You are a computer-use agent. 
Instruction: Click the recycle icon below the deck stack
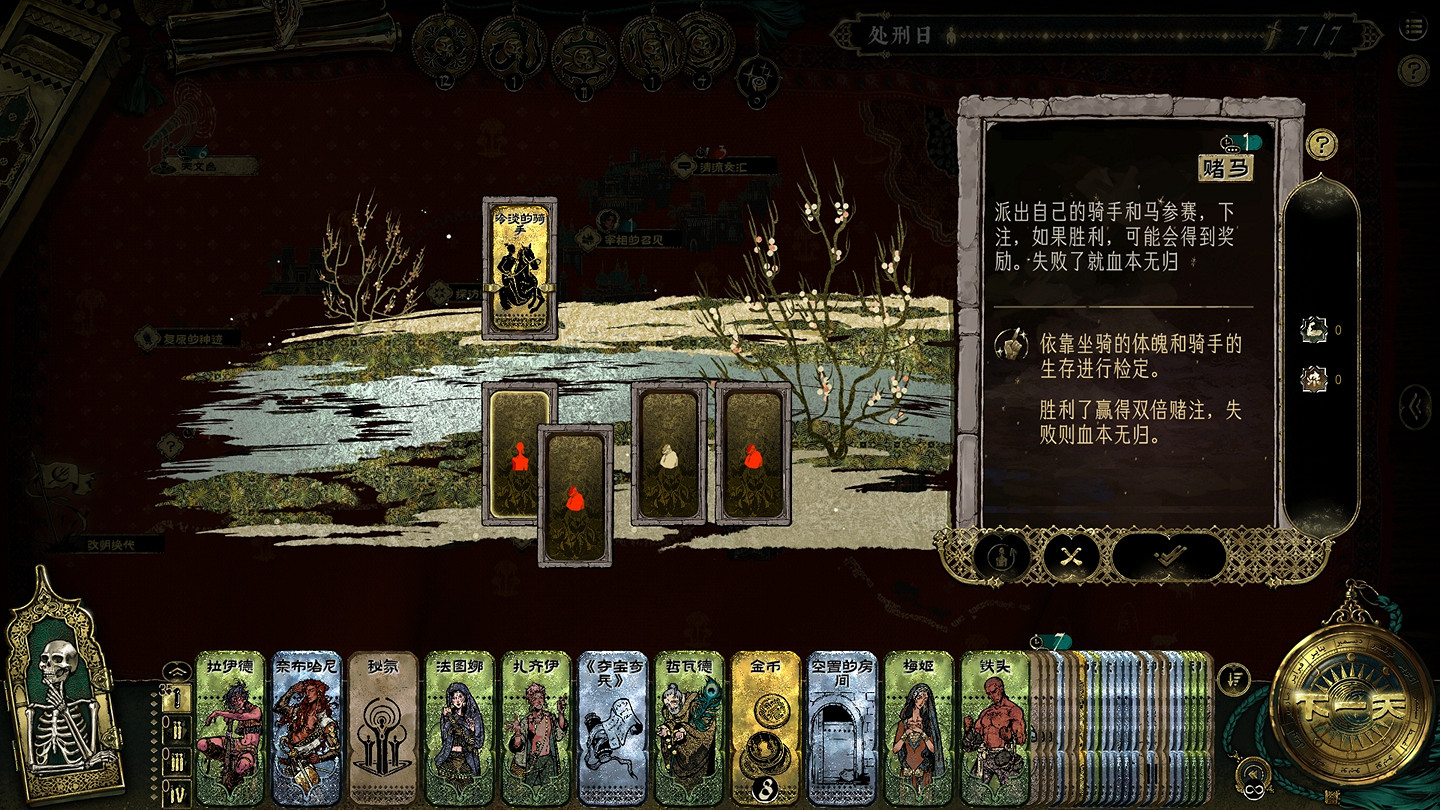pyautogui.click(x=1253, y=772)
